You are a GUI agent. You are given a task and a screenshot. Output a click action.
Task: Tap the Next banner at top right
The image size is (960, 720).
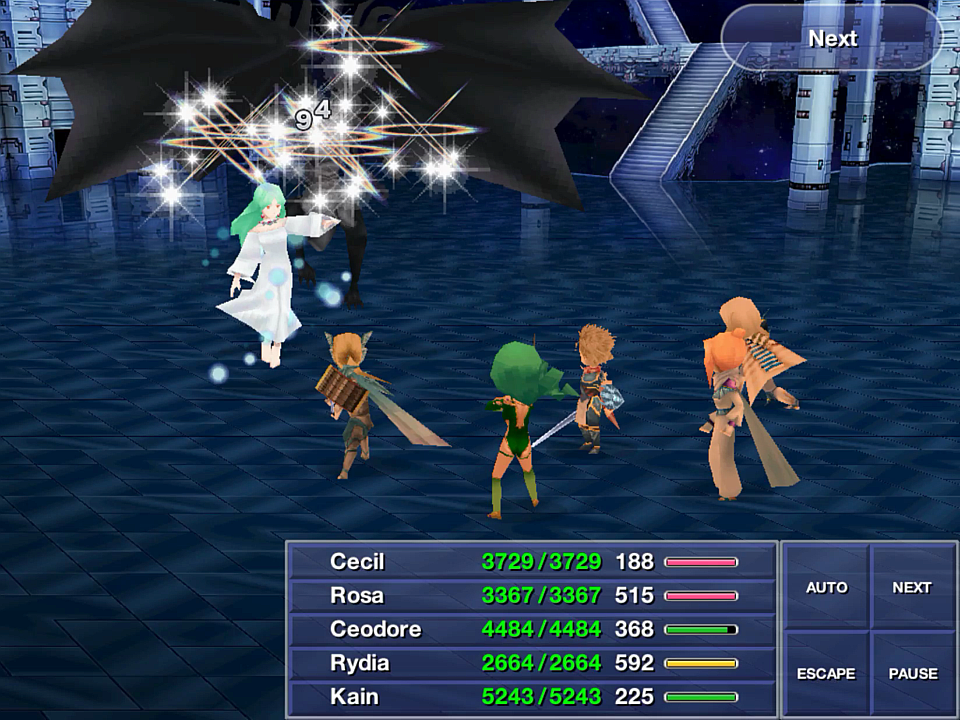tap(832, 39)
